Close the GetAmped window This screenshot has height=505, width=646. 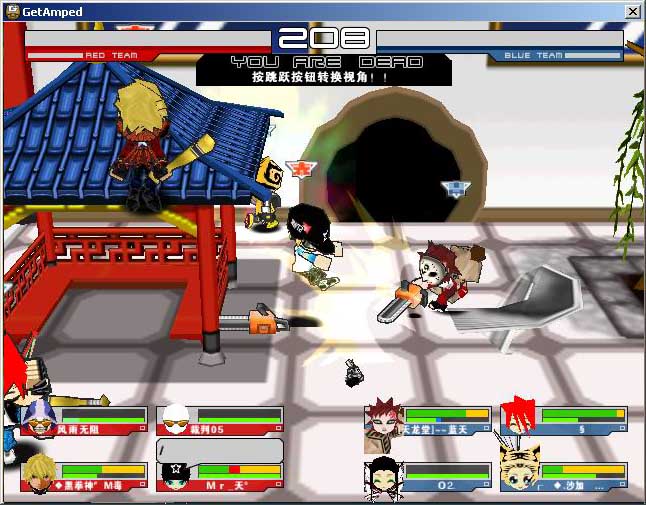[632, 11]
